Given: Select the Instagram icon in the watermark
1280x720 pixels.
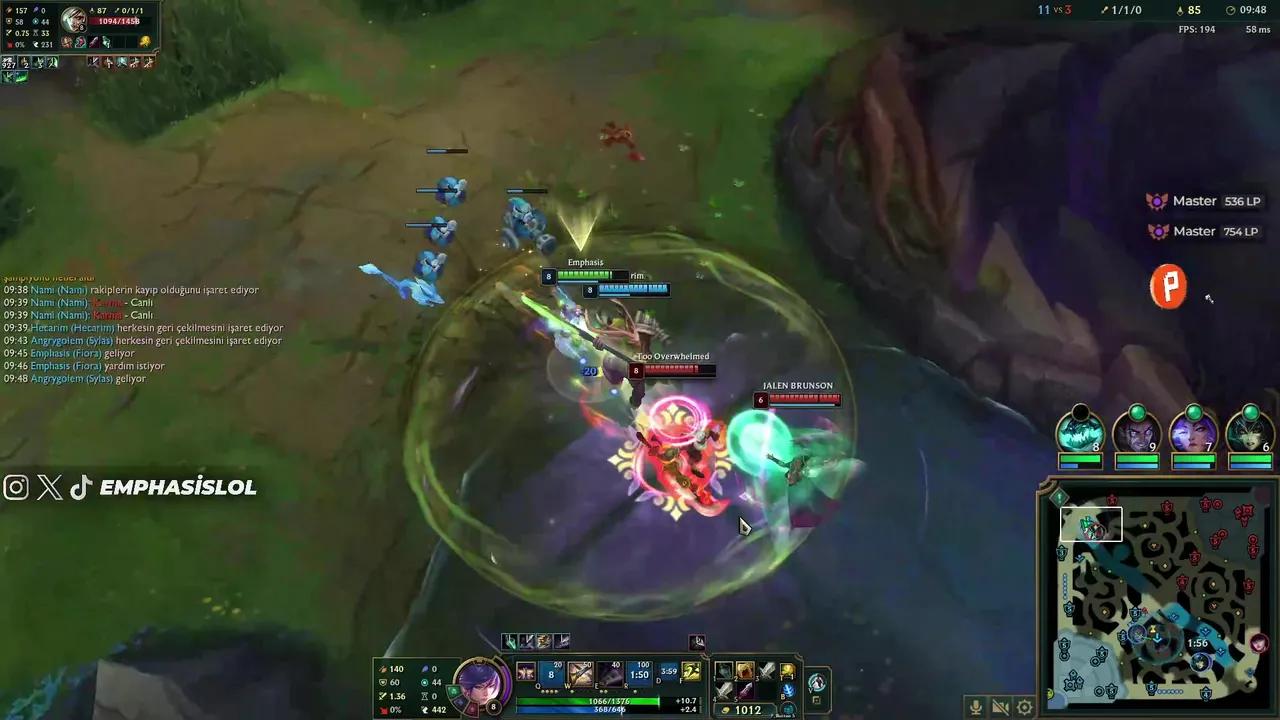Looking at the screenshot, I should point(16,488).
